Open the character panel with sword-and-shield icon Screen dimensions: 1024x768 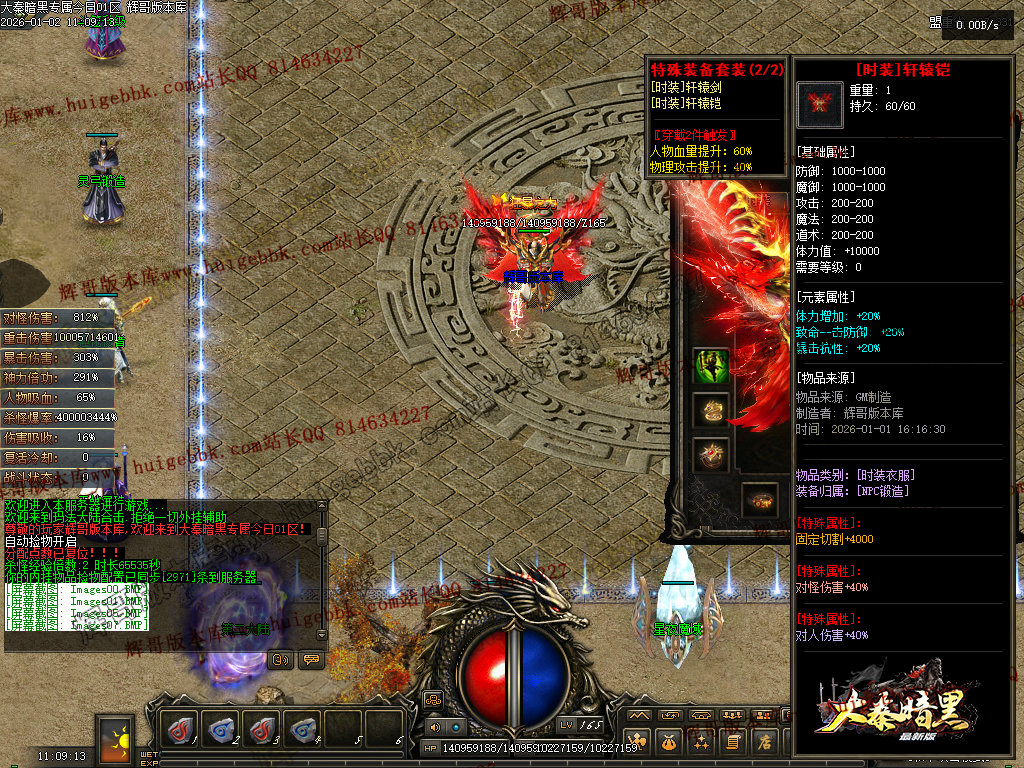637,742
